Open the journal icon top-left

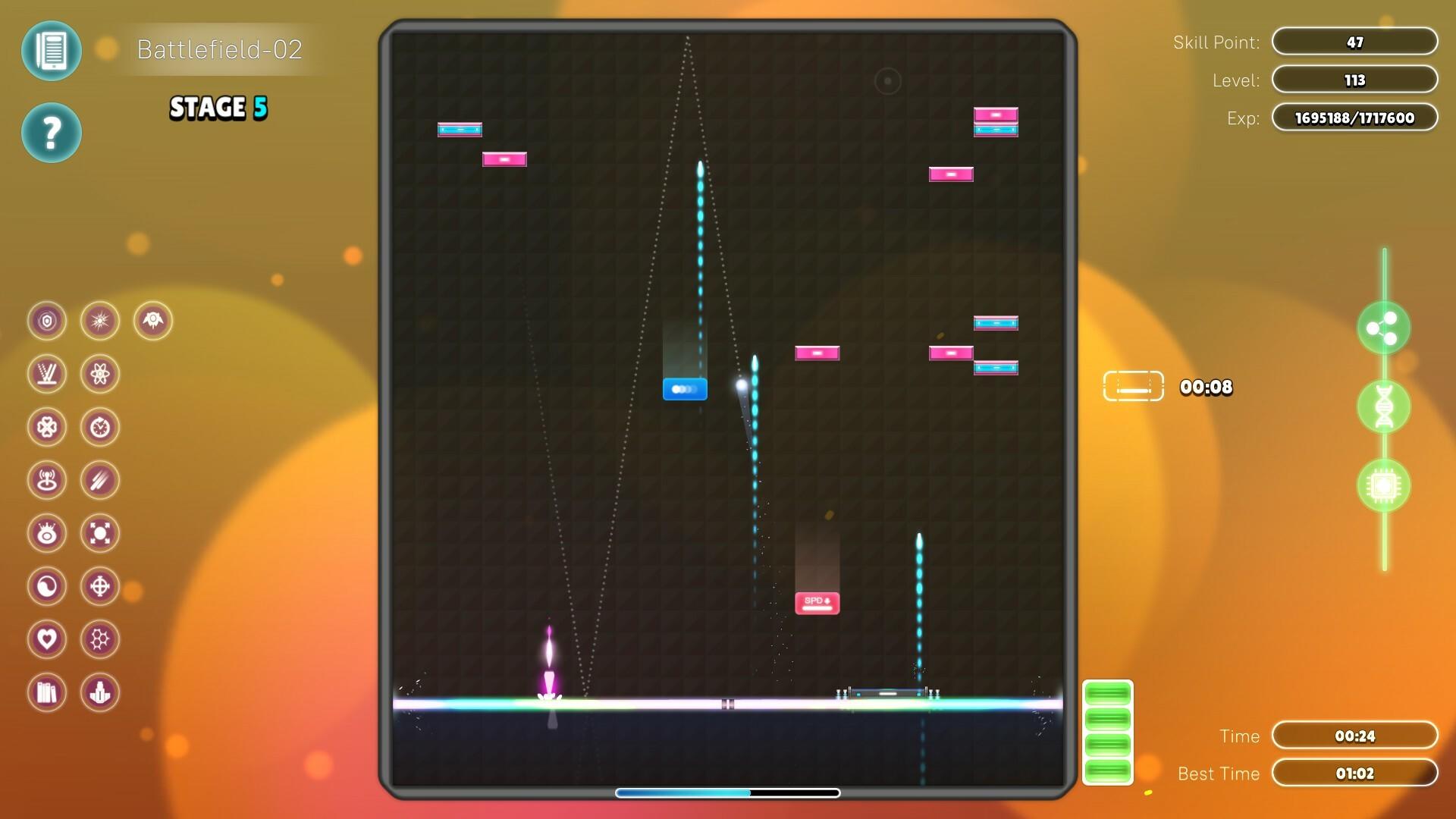(x=52, y=51)
